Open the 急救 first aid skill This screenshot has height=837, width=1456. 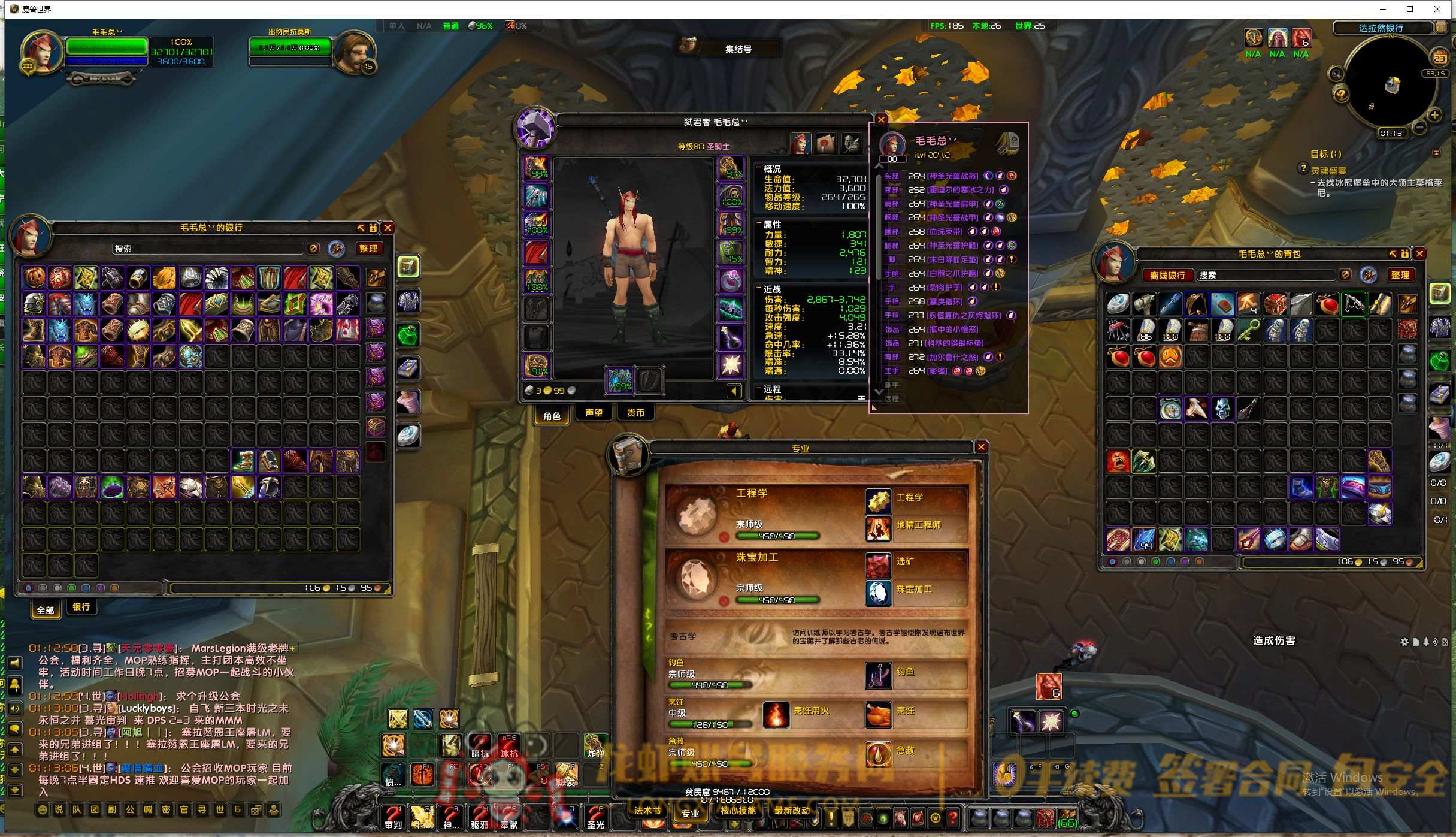click(878, 754)
